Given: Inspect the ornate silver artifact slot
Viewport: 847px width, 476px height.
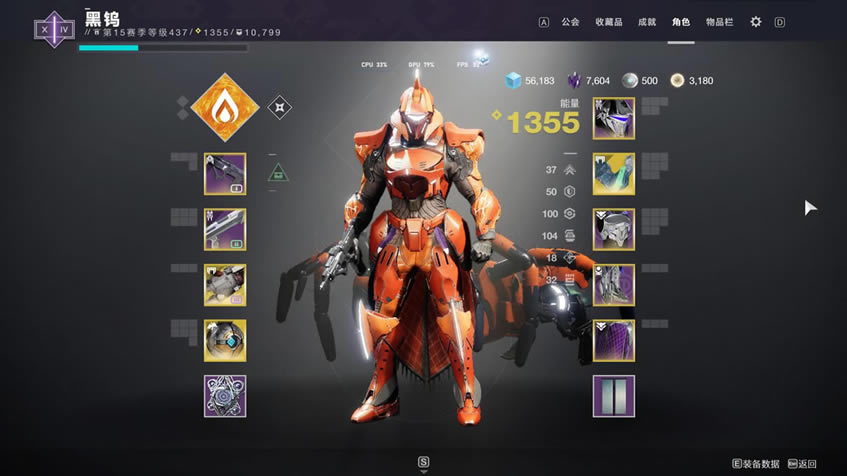Looking at the screenshot, I should click(224, 396).
